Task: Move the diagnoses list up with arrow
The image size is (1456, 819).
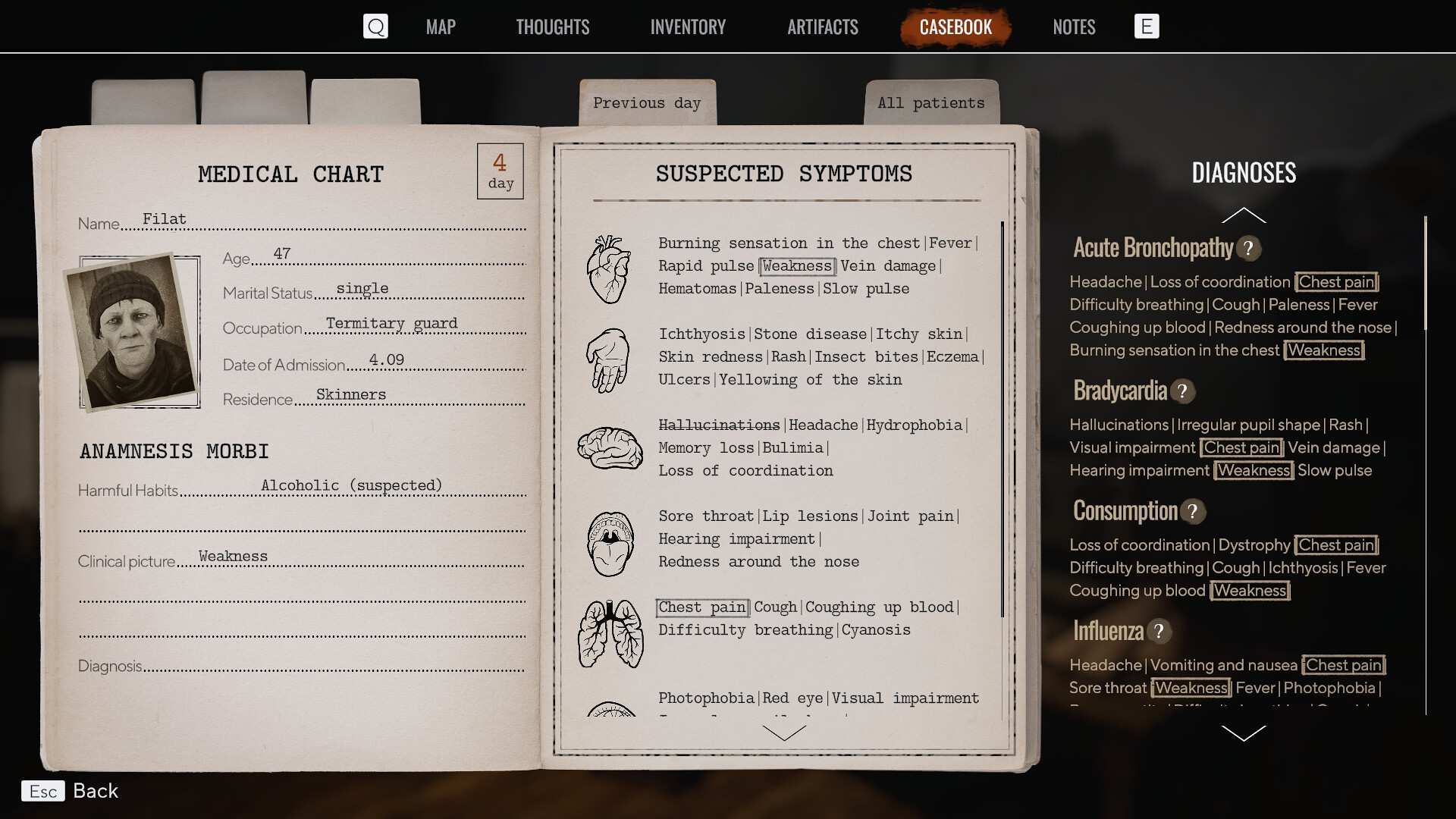Action: click(1244, 215)
